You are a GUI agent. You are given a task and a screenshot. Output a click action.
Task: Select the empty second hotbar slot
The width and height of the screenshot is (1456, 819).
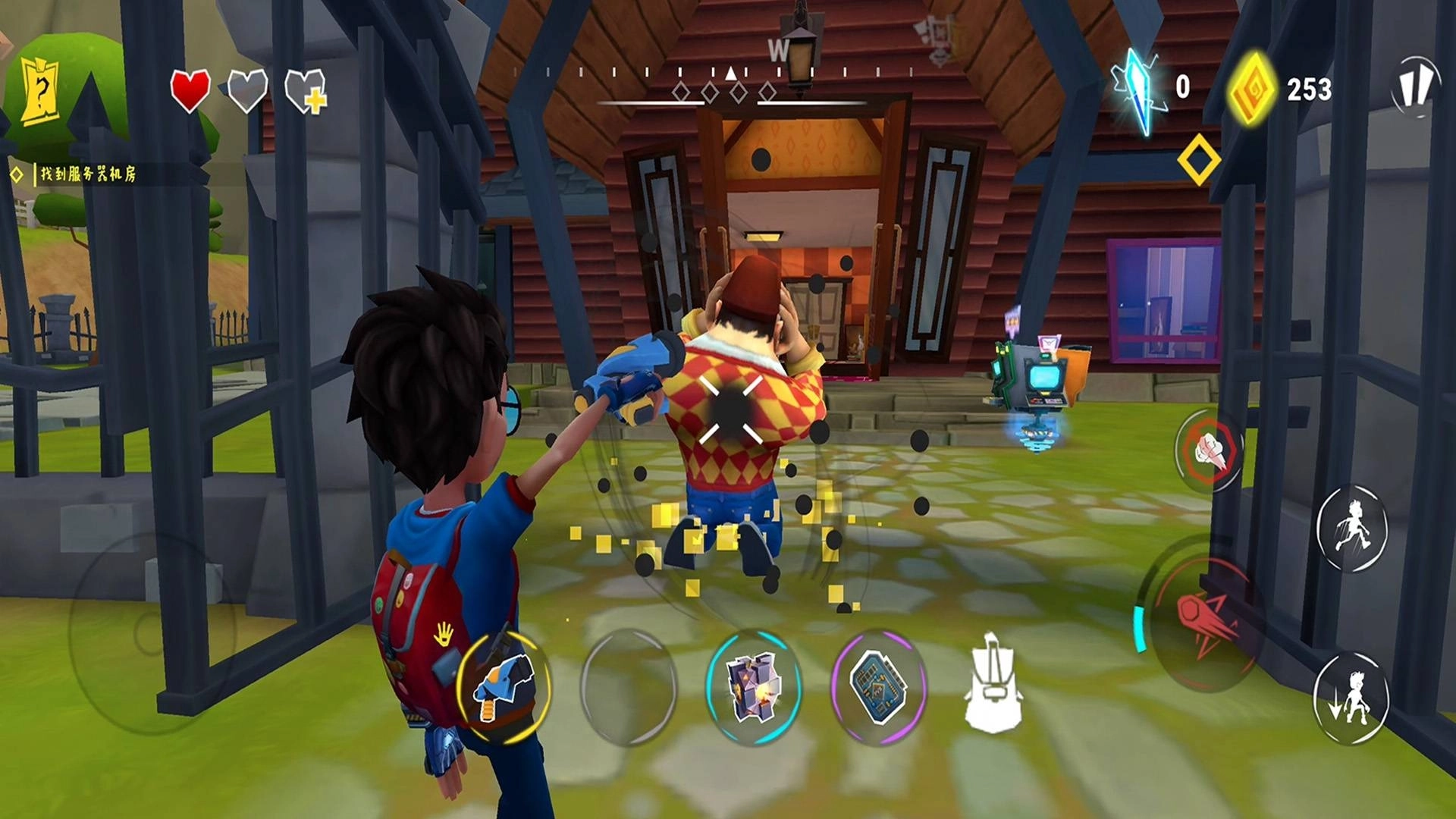click(x=628, y=686)
